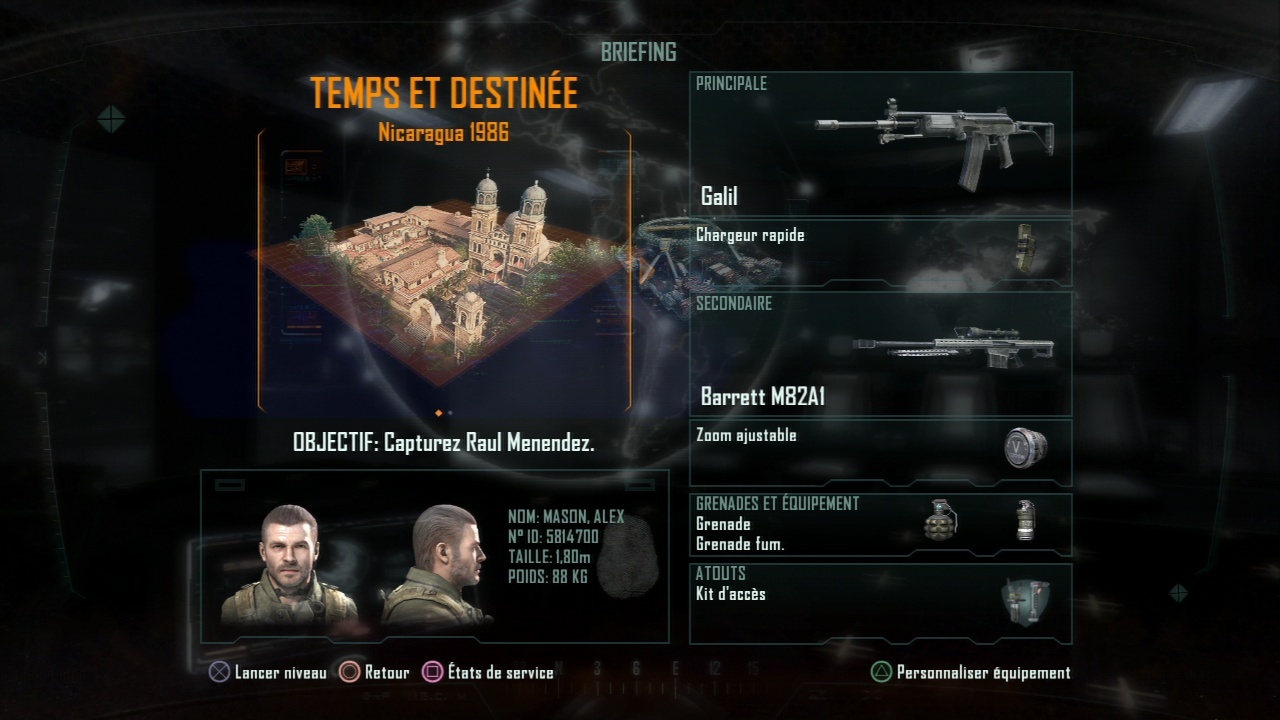Select the frag grenade icon
Viewport: 1280px width, 720px height.
(940, 521)
